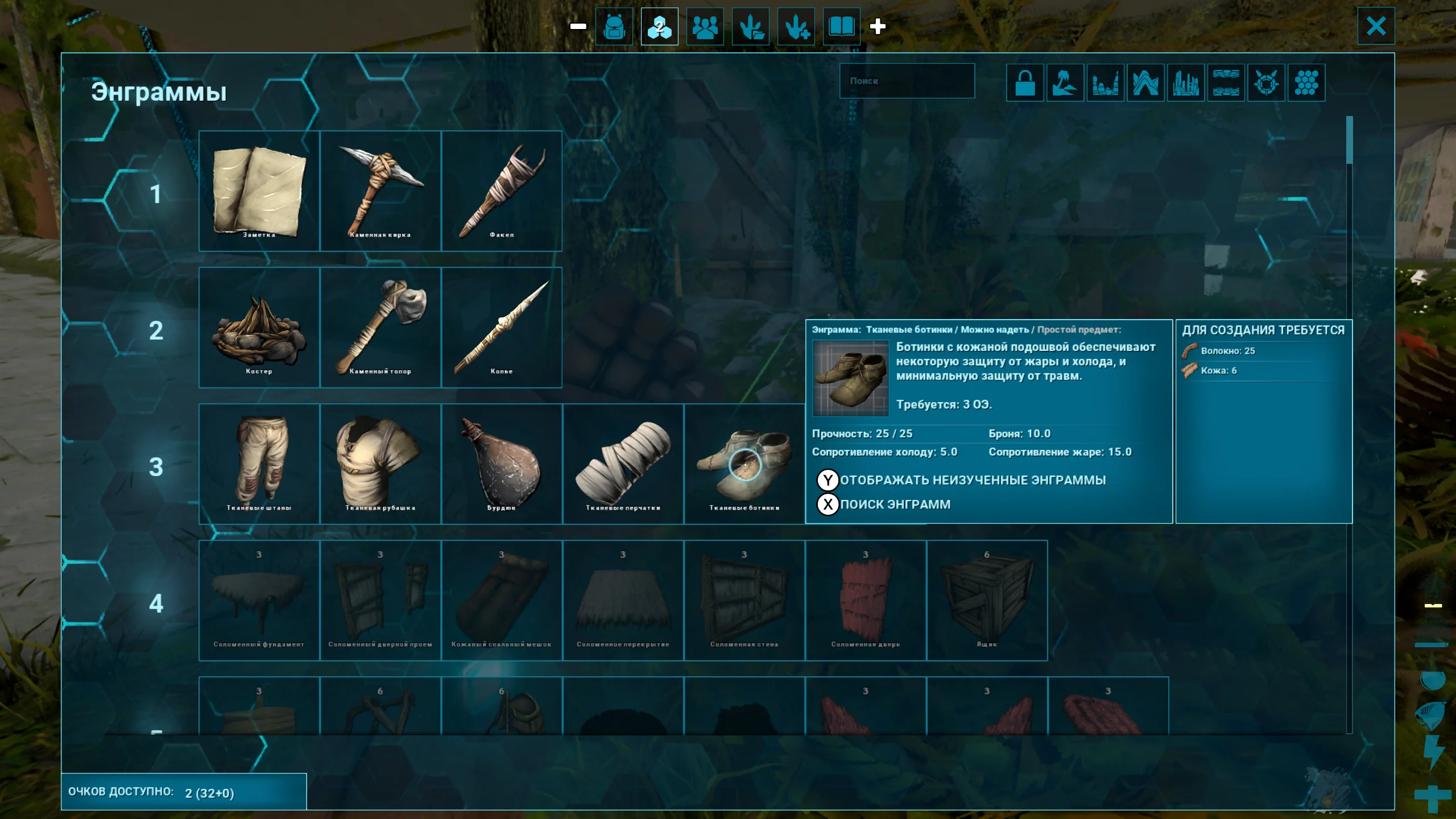Select the Torch engram
This screenshot has height=819, width=1456.
pyautogui.click(x=502, y=191)
